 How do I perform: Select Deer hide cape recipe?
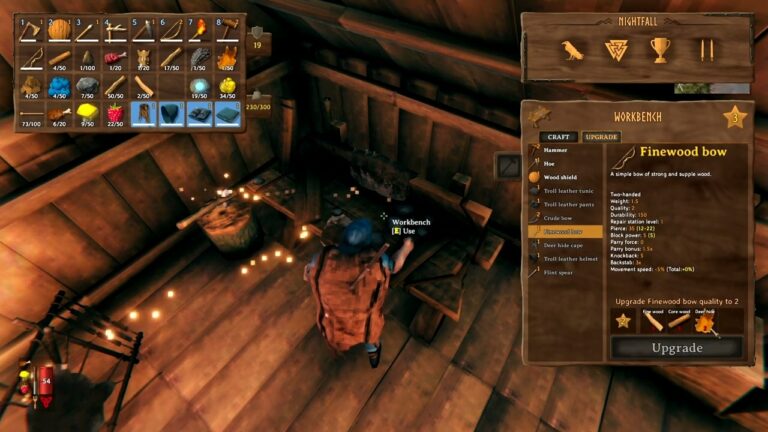[564, 245]
